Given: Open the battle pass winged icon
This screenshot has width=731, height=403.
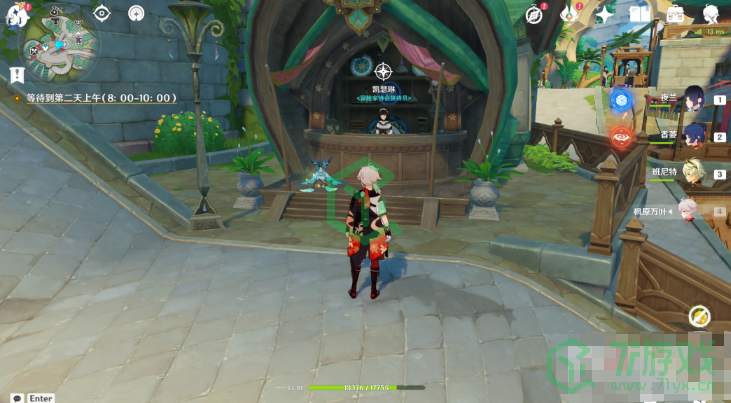Looking at the screenshot, I should (570, 14).
